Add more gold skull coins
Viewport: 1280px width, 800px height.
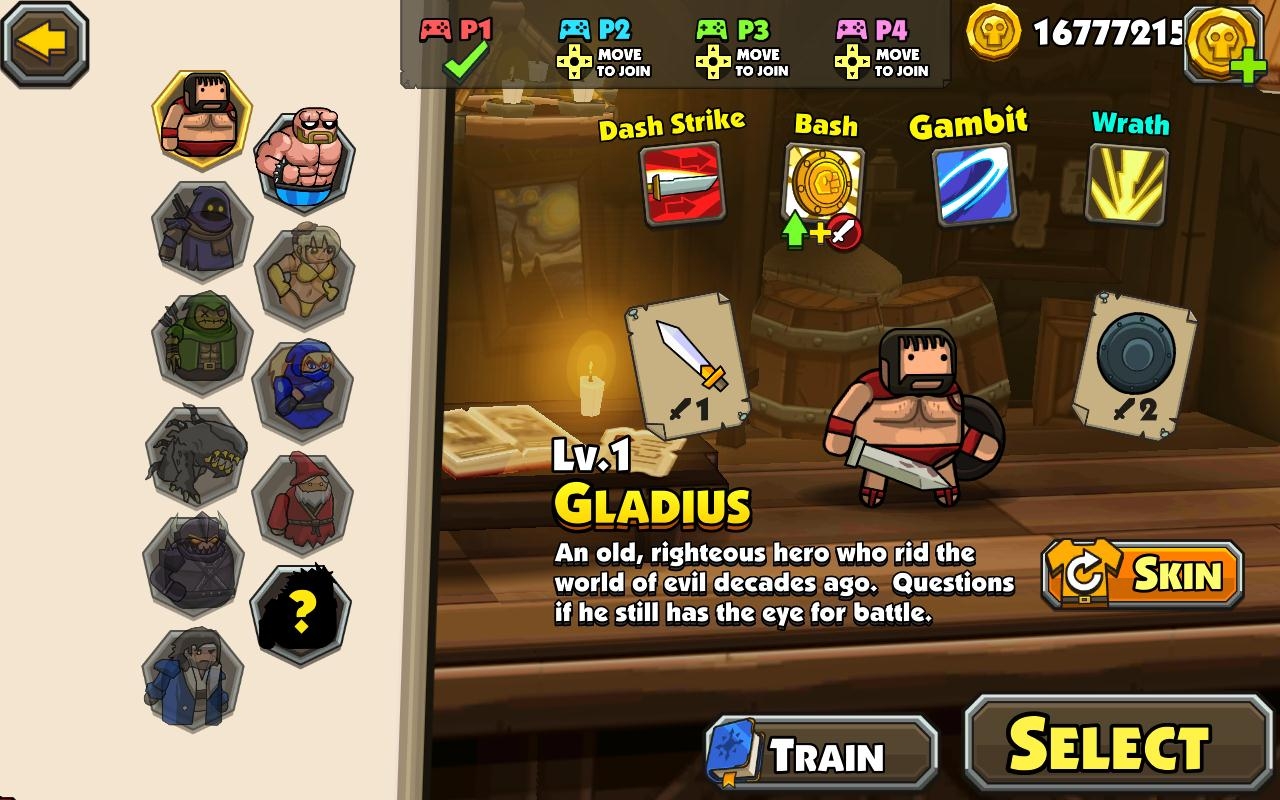[x=1224, y=44]
